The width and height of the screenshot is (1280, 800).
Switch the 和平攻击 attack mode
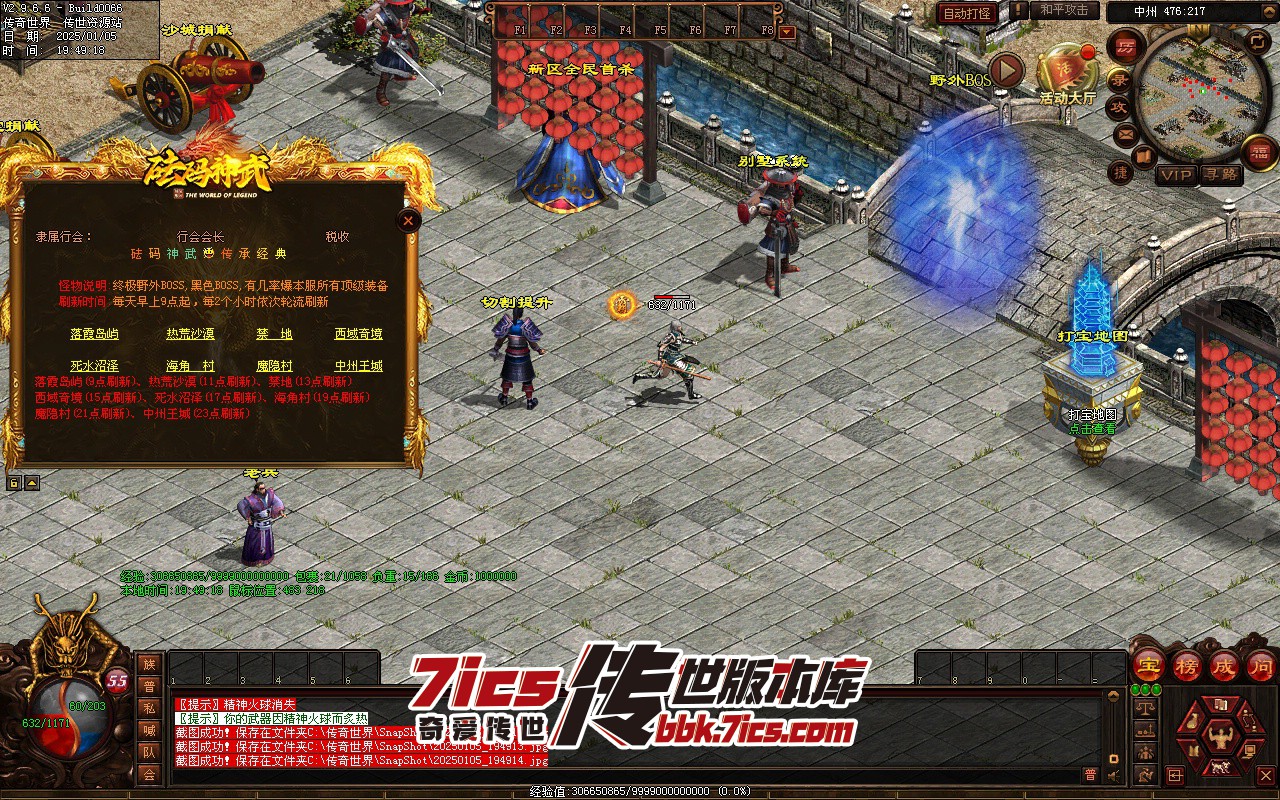tap(1063, 10)
